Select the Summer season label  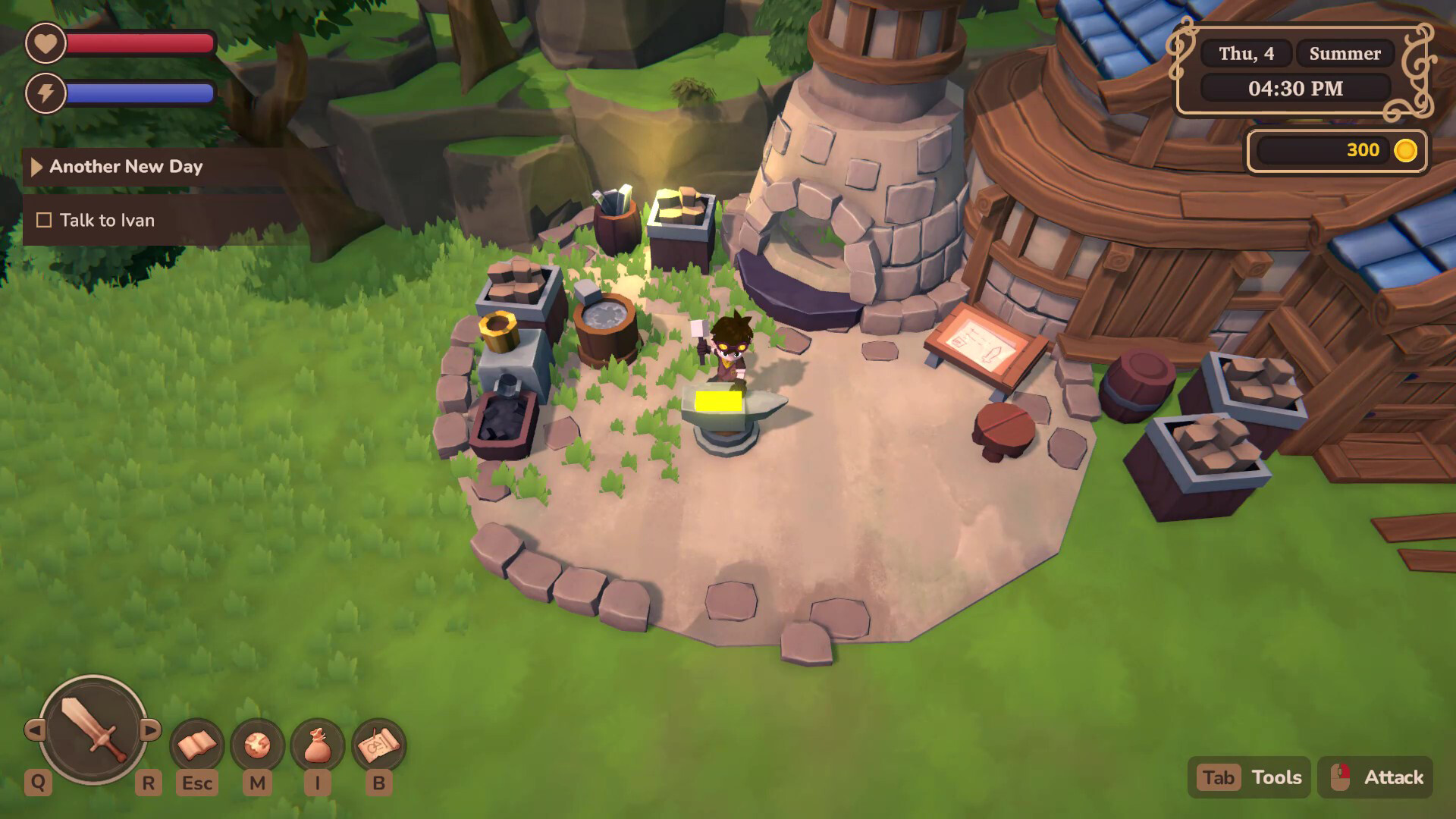pos(1345,53)
